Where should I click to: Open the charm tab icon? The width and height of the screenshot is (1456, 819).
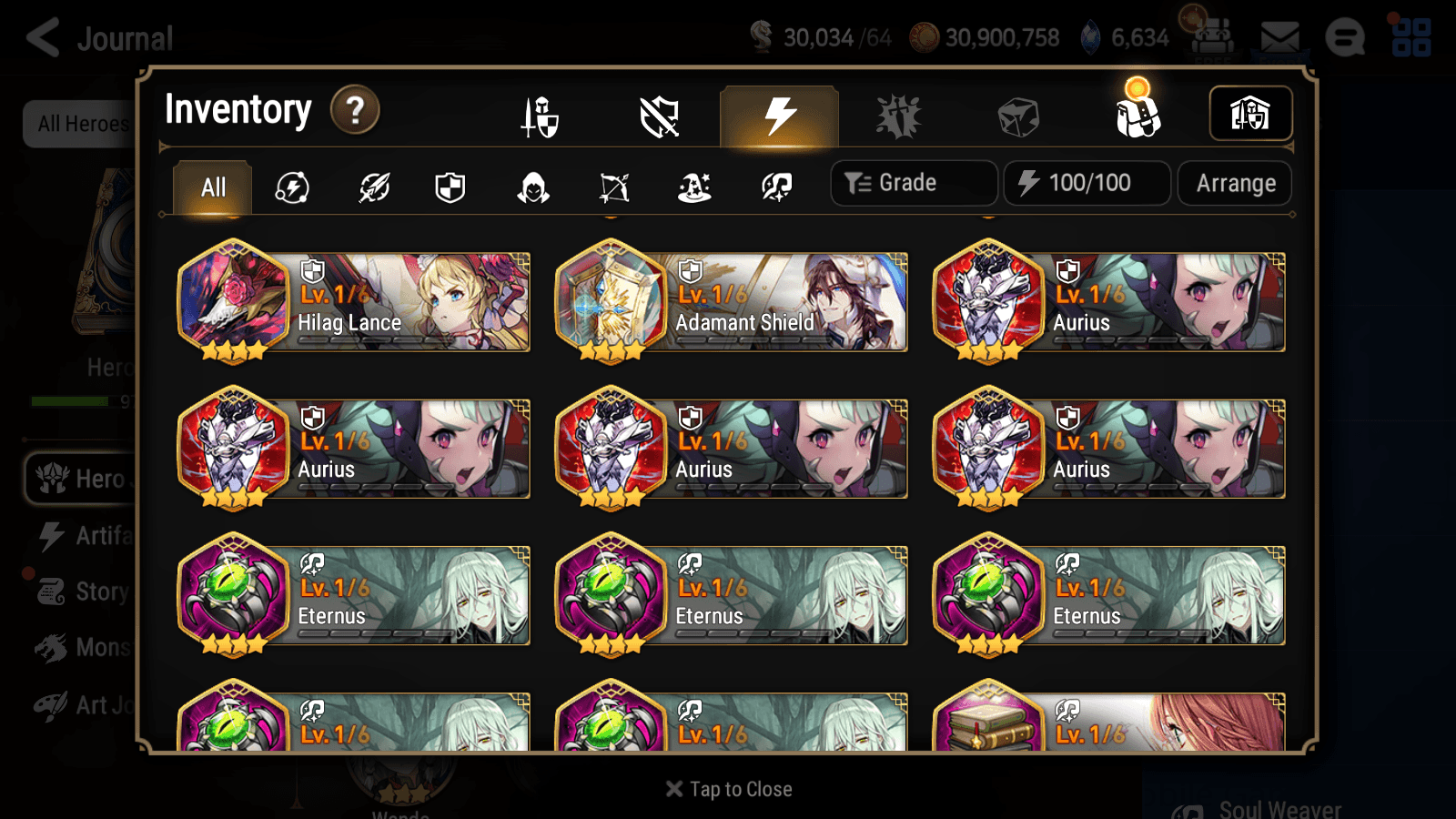(897, 116)
